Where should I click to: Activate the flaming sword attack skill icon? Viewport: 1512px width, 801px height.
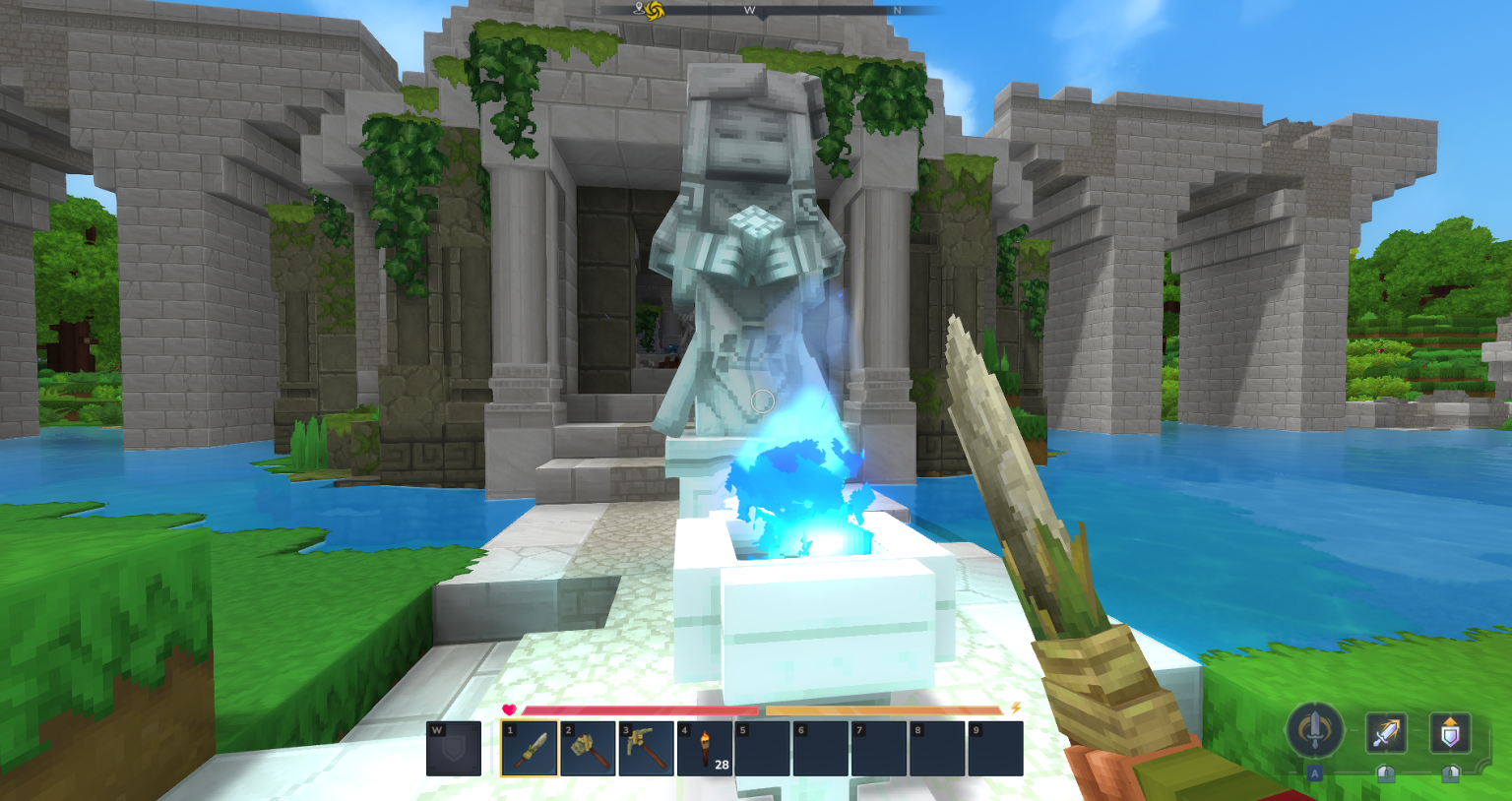coord(1387,732)
